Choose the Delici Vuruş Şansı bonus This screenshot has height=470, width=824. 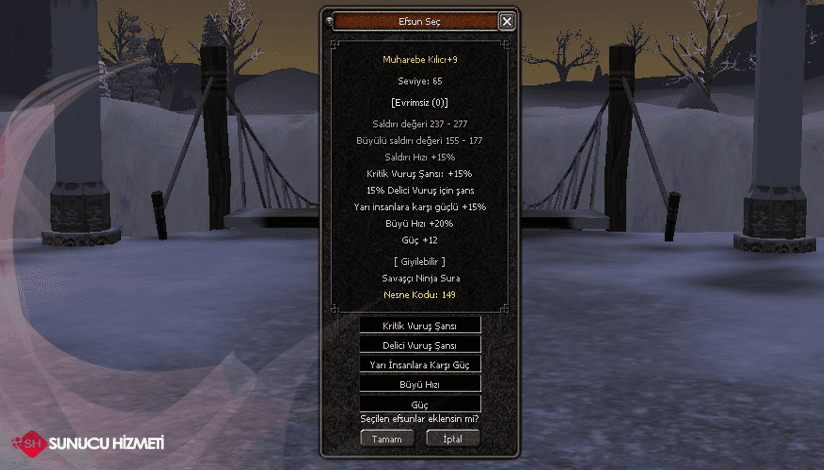tap(420, 345)
